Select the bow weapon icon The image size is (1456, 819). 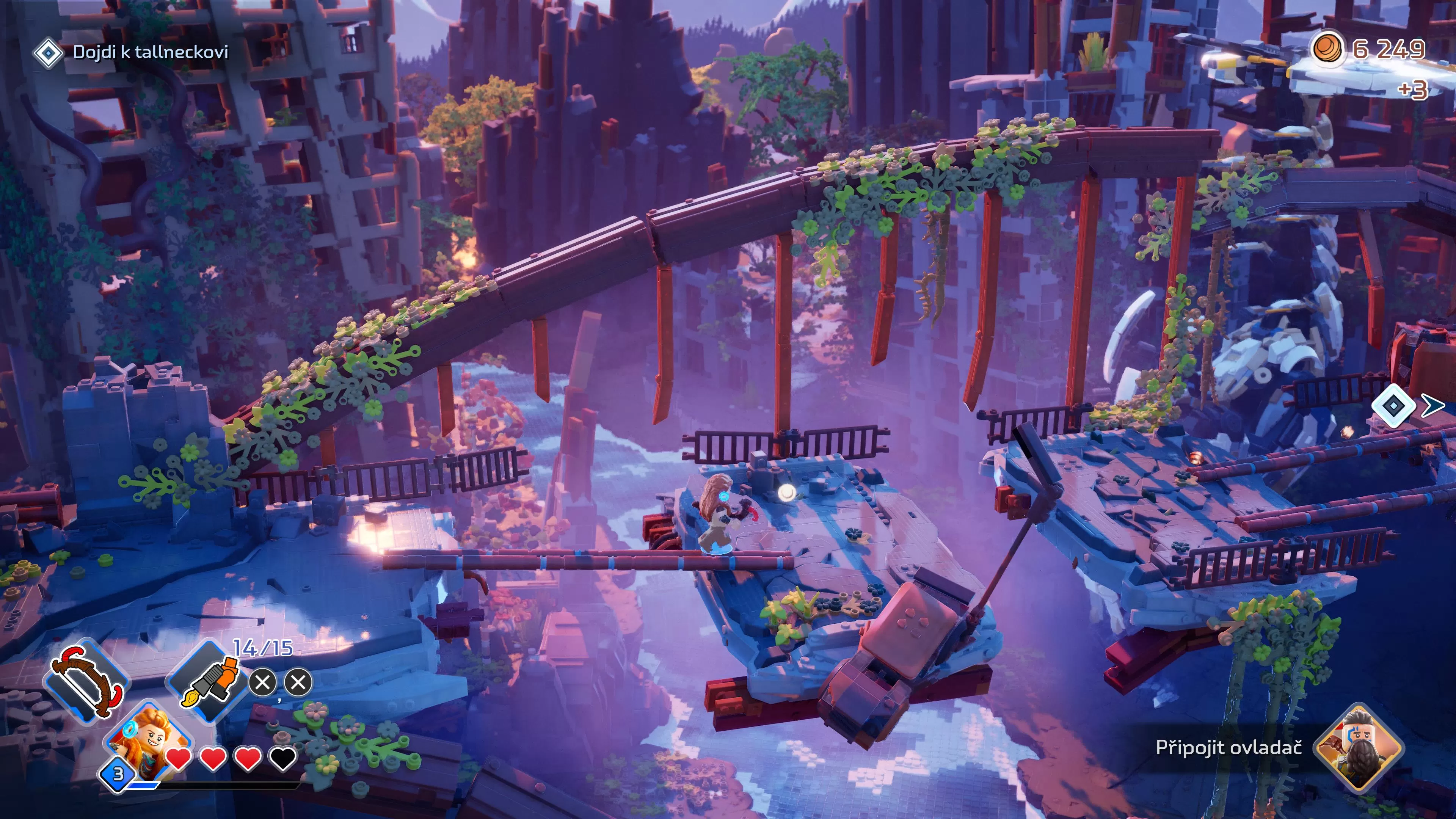tap(87, 681)
